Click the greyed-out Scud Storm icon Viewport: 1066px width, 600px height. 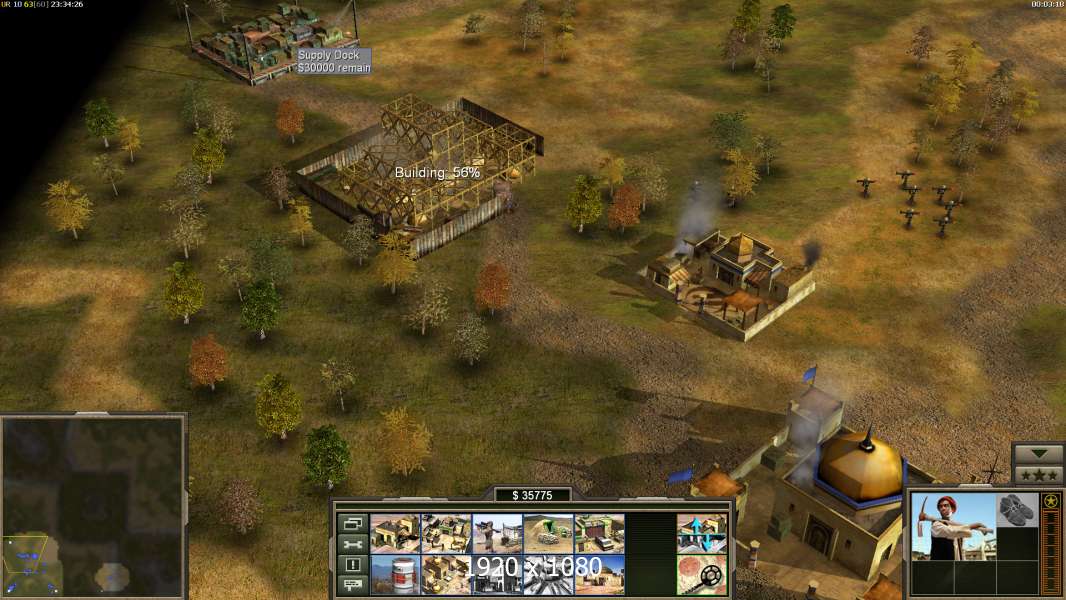tap(548, 575)
